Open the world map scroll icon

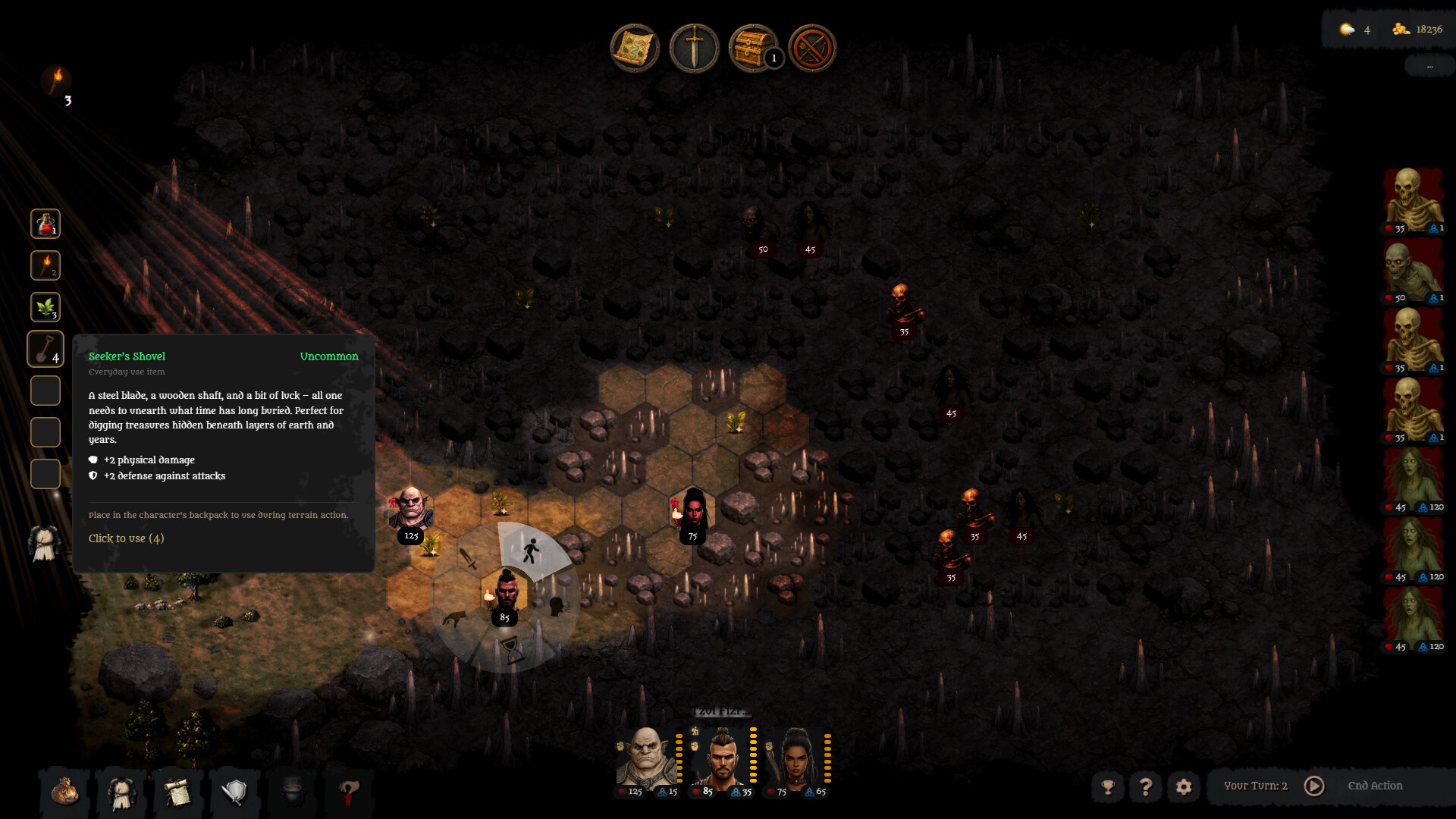point(635,49)
